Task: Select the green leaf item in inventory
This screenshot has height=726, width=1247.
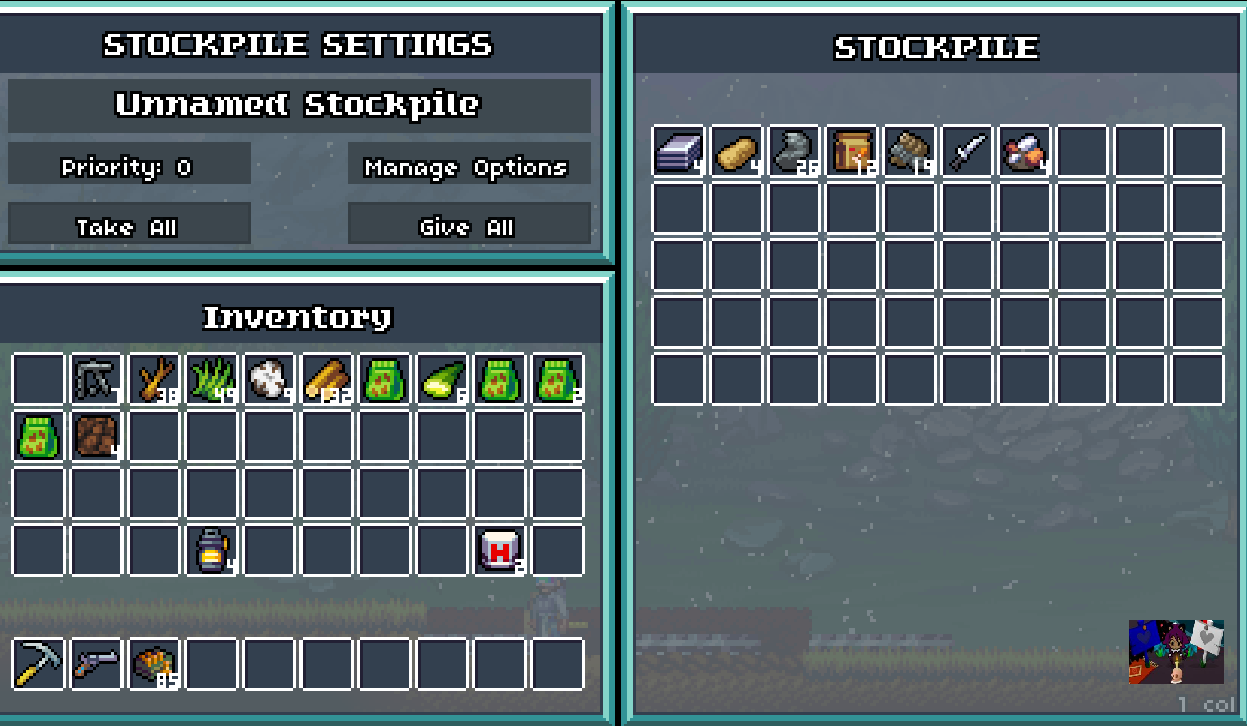Action: [442, 379]
